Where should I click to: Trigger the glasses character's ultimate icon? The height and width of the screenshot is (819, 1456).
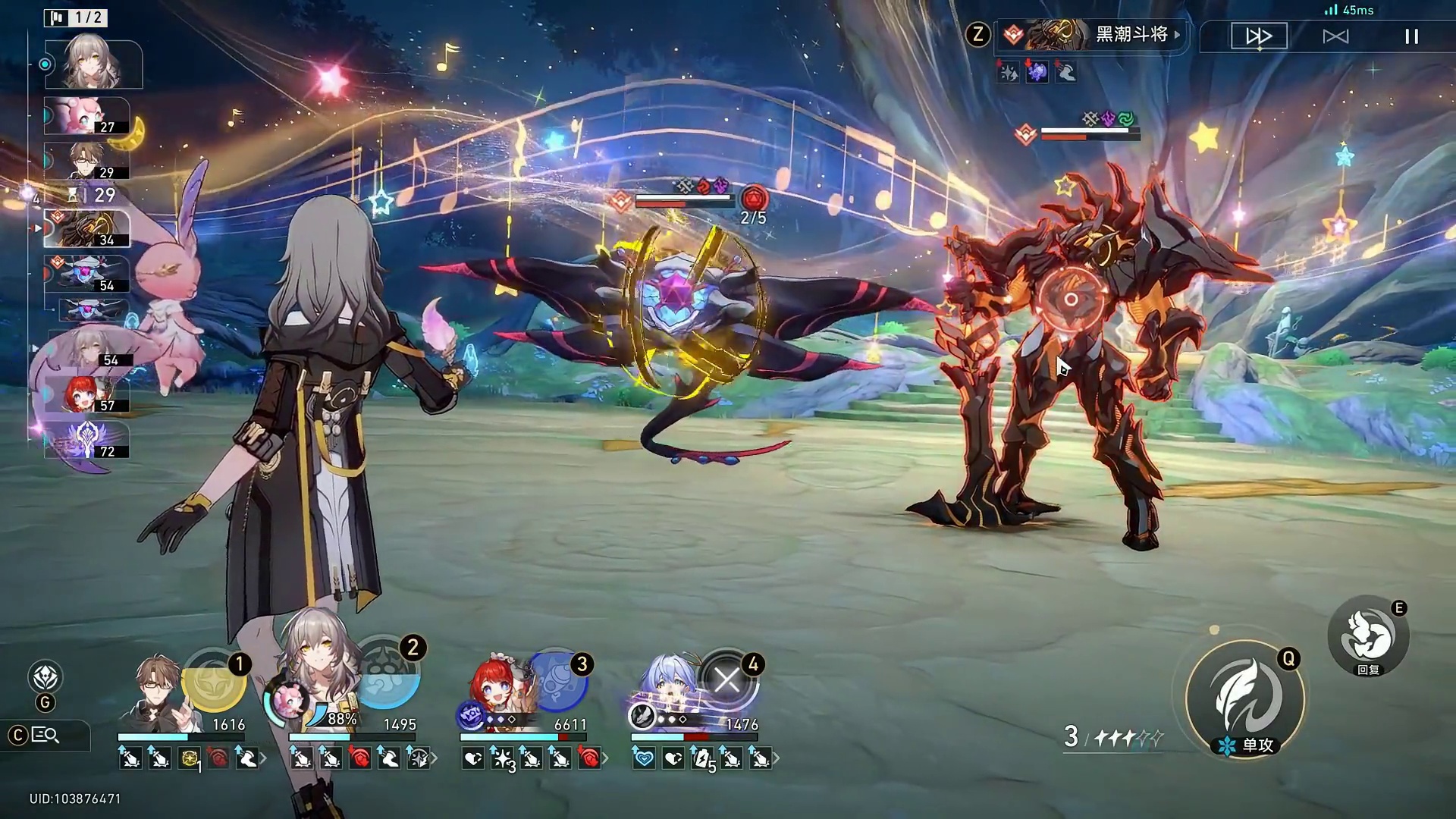[x=215, y=682]
